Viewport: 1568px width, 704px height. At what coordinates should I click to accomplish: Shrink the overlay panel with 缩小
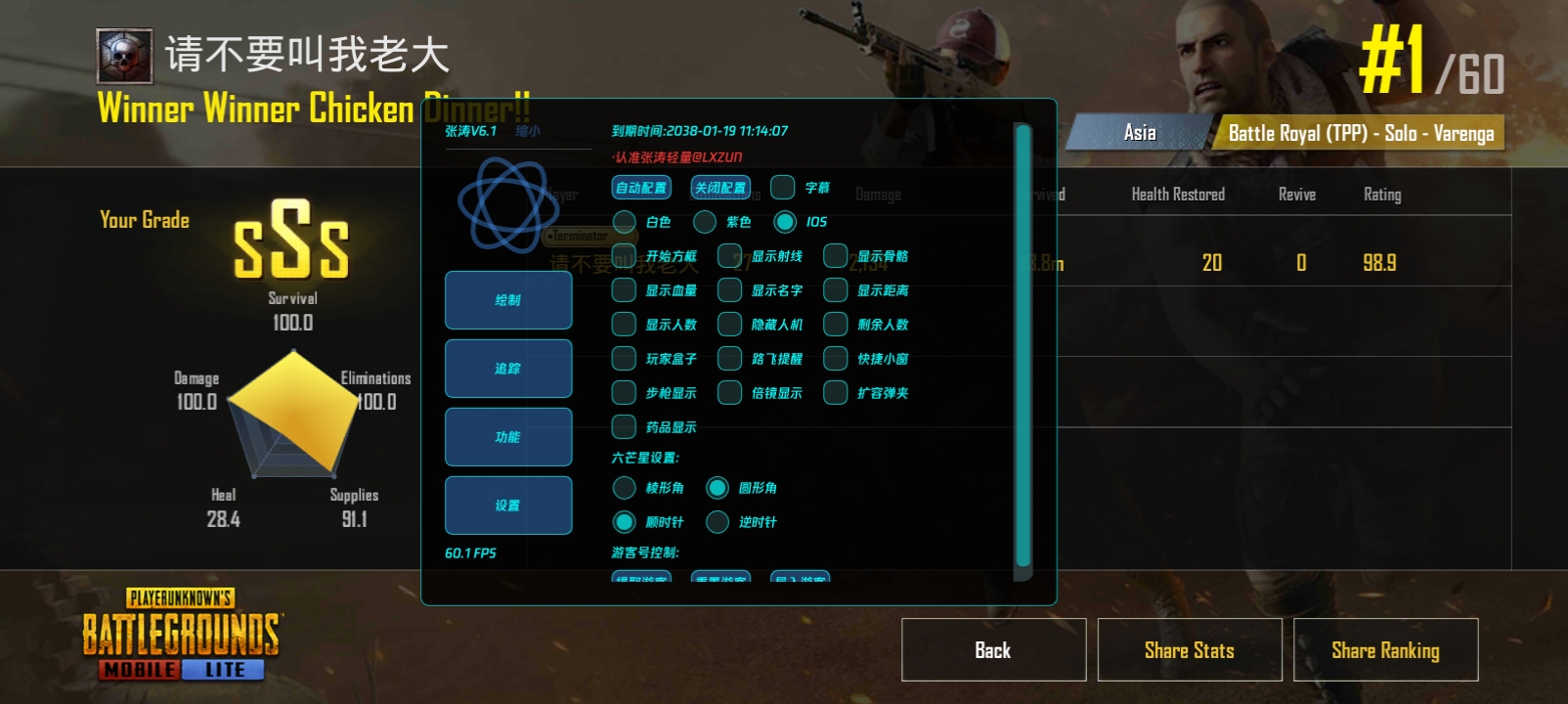(x=528, y=131)
